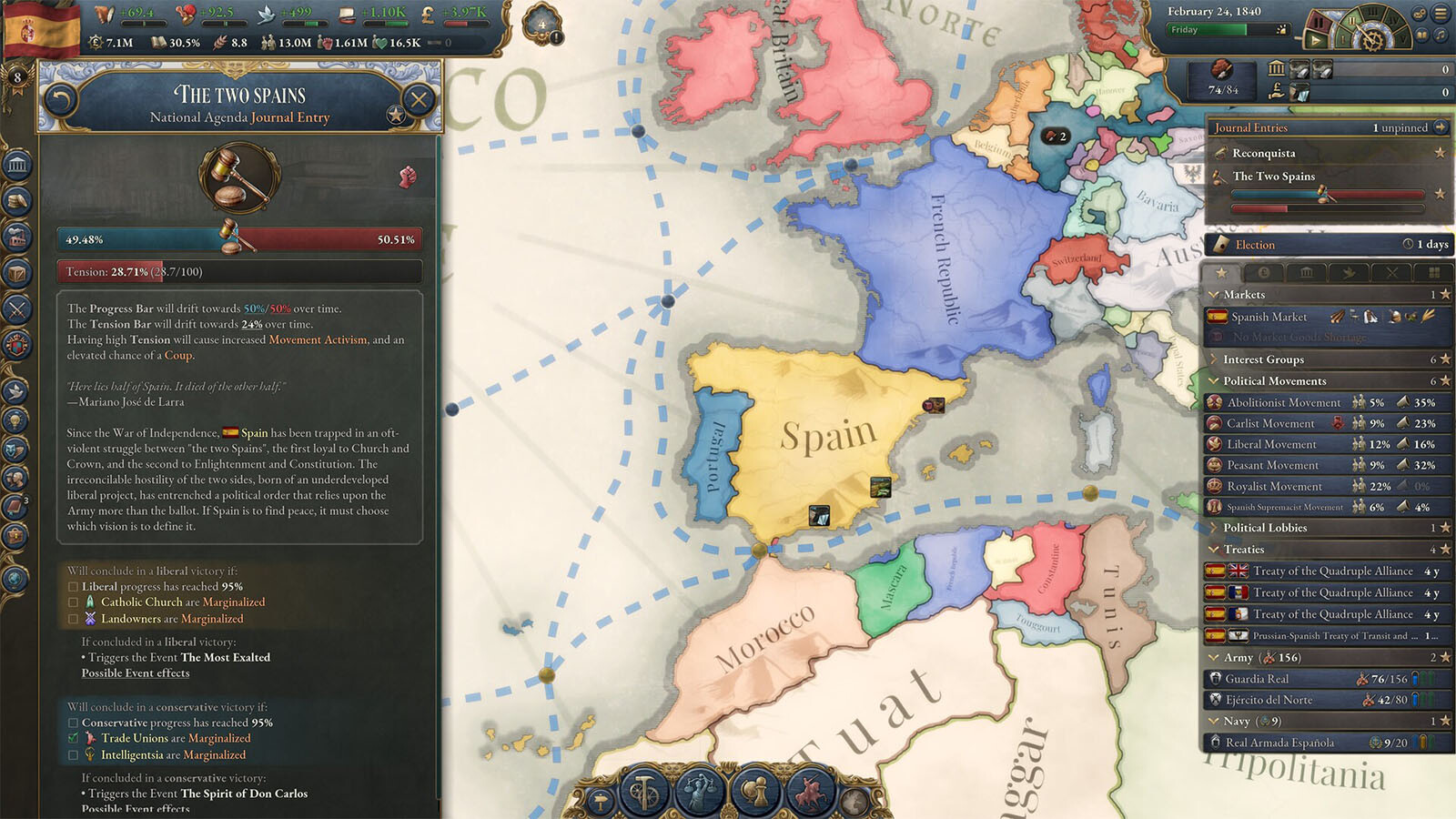Select Reconquista journal entry
1456x819 pixels.
(x=1263, y=153)
